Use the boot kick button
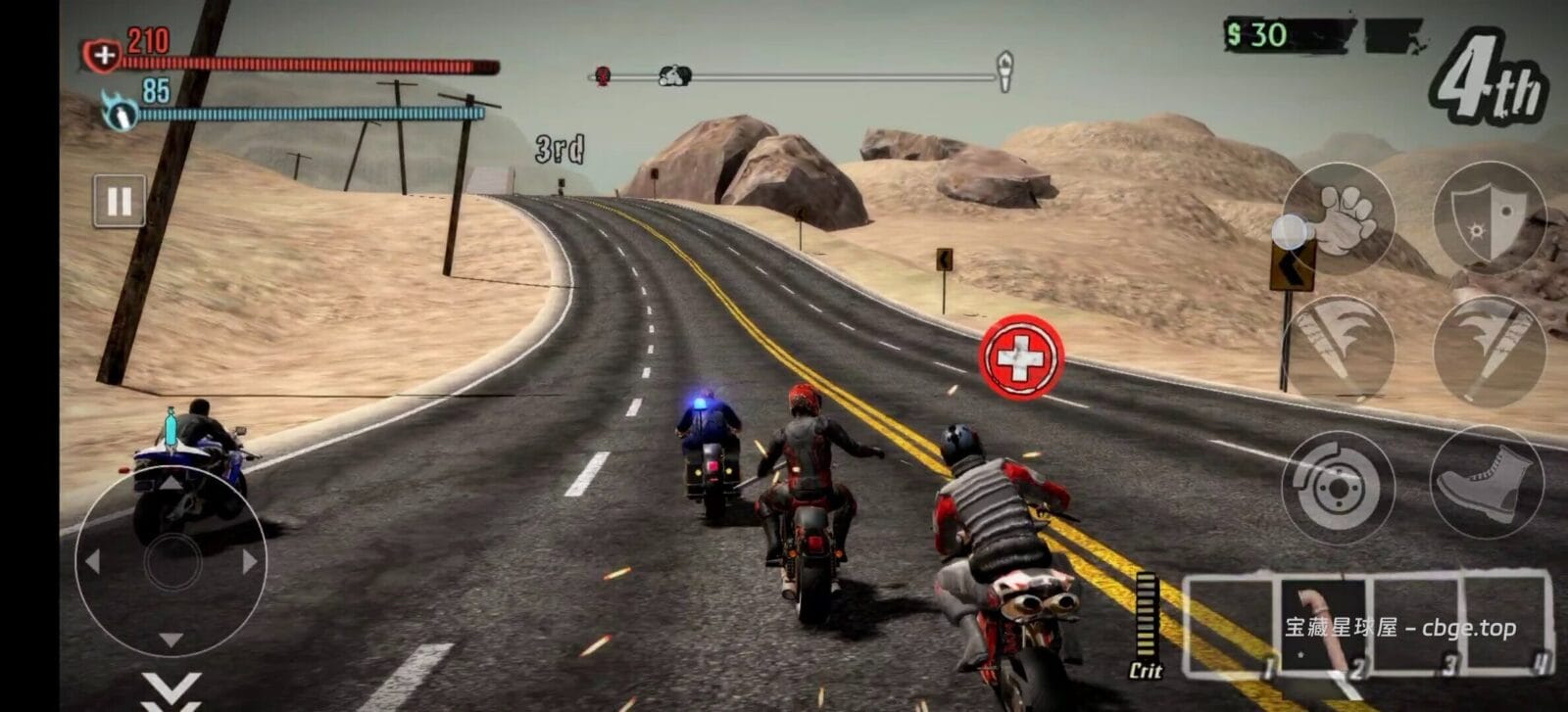The height and width of the screenshot is (712, 1568). tap(1487, 482)
